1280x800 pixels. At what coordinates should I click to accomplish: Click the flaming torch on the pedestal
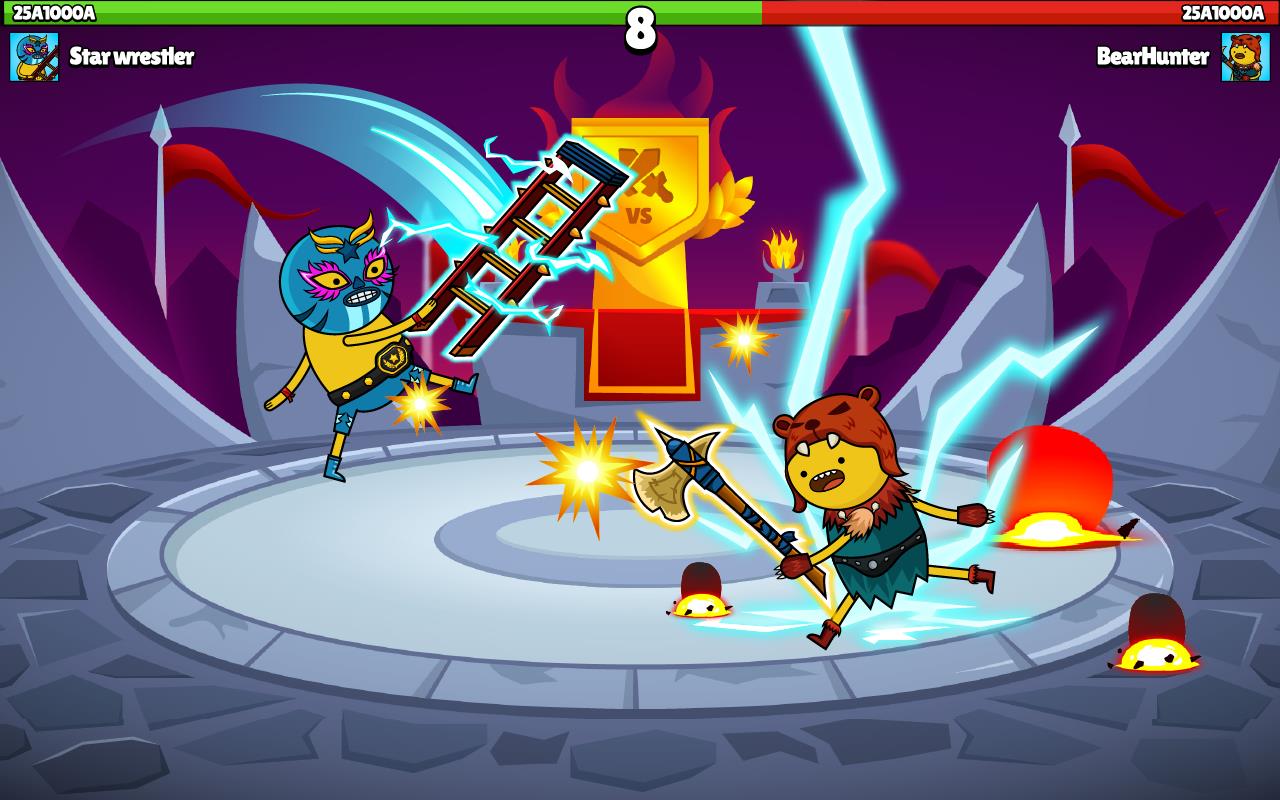782,248
